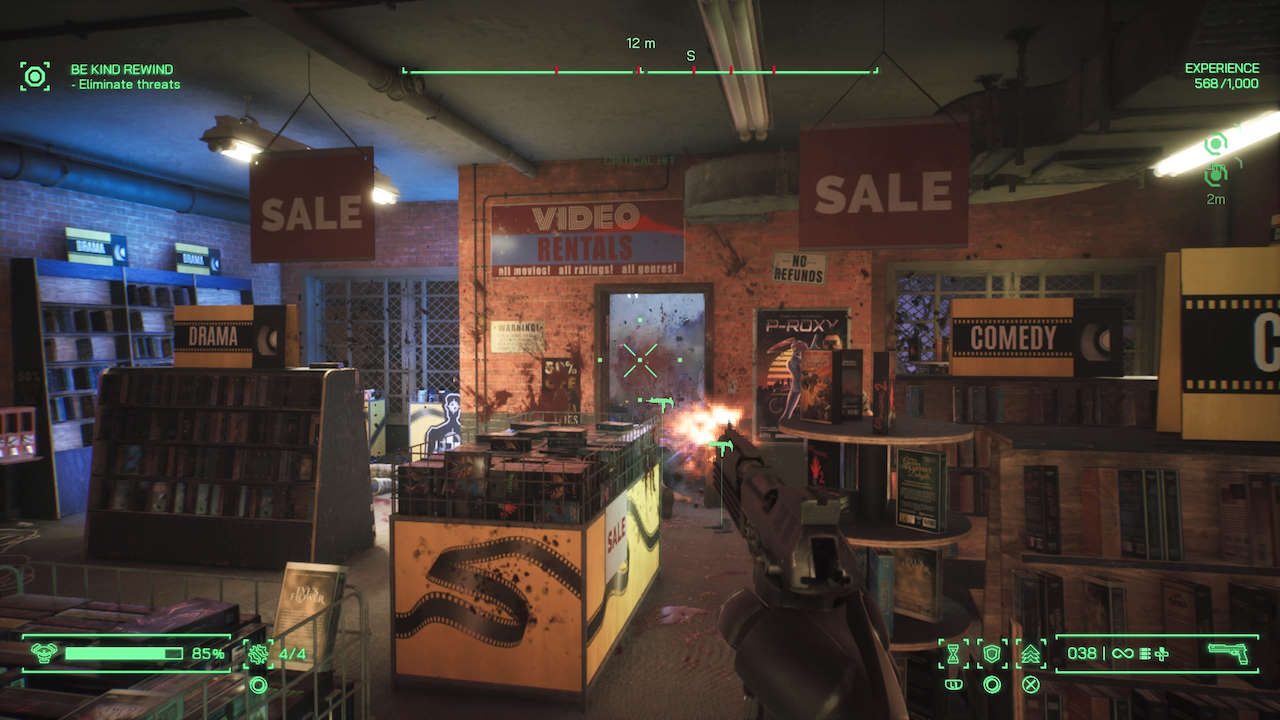Click the compass heading bar

[640, 71]
